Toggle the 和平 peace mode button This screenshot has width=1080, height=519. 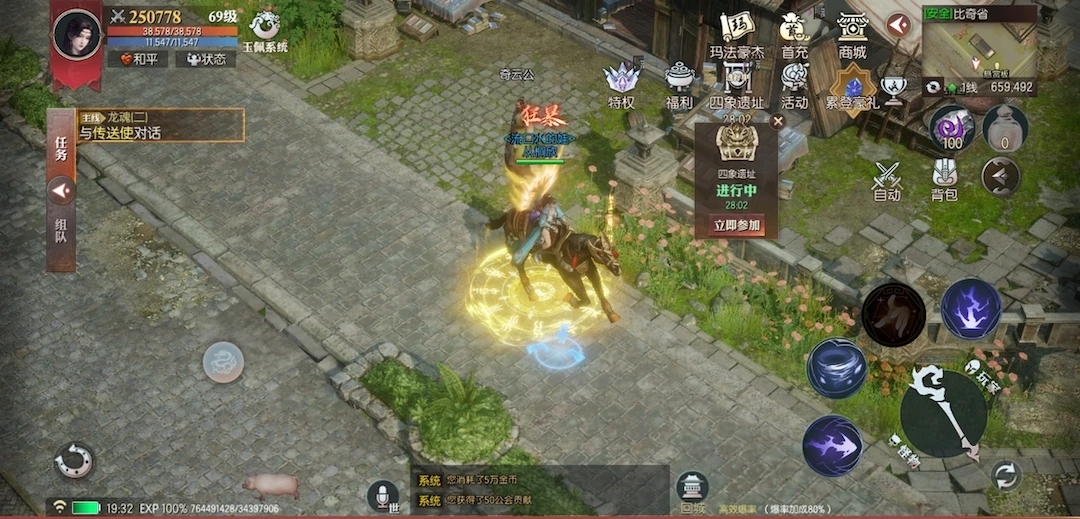[x=137, y=59]
